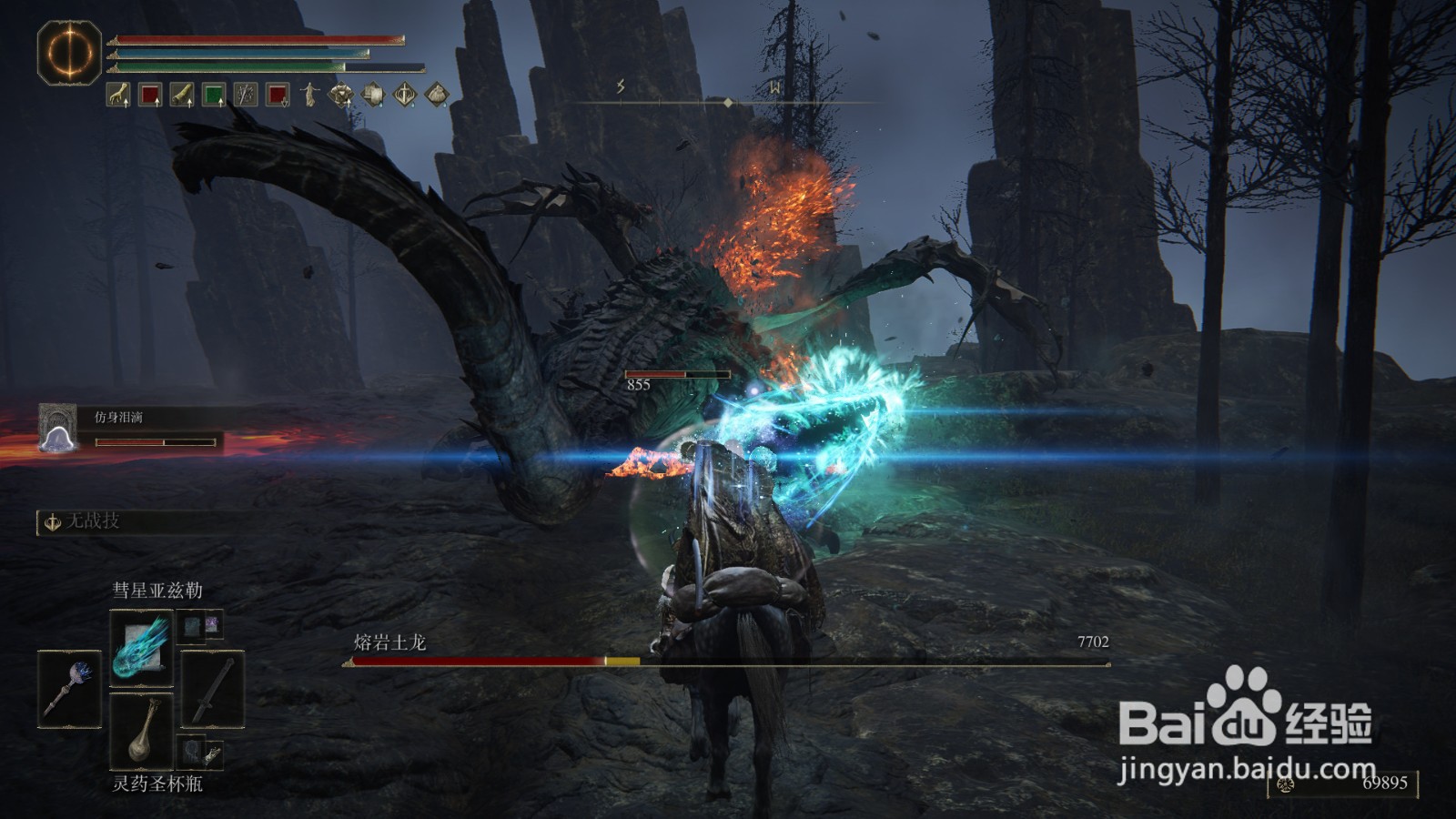1456x819 pixels.
Task: Inspect the bird-claw buff icon with up arrow
Action: [x=118, y=94]
